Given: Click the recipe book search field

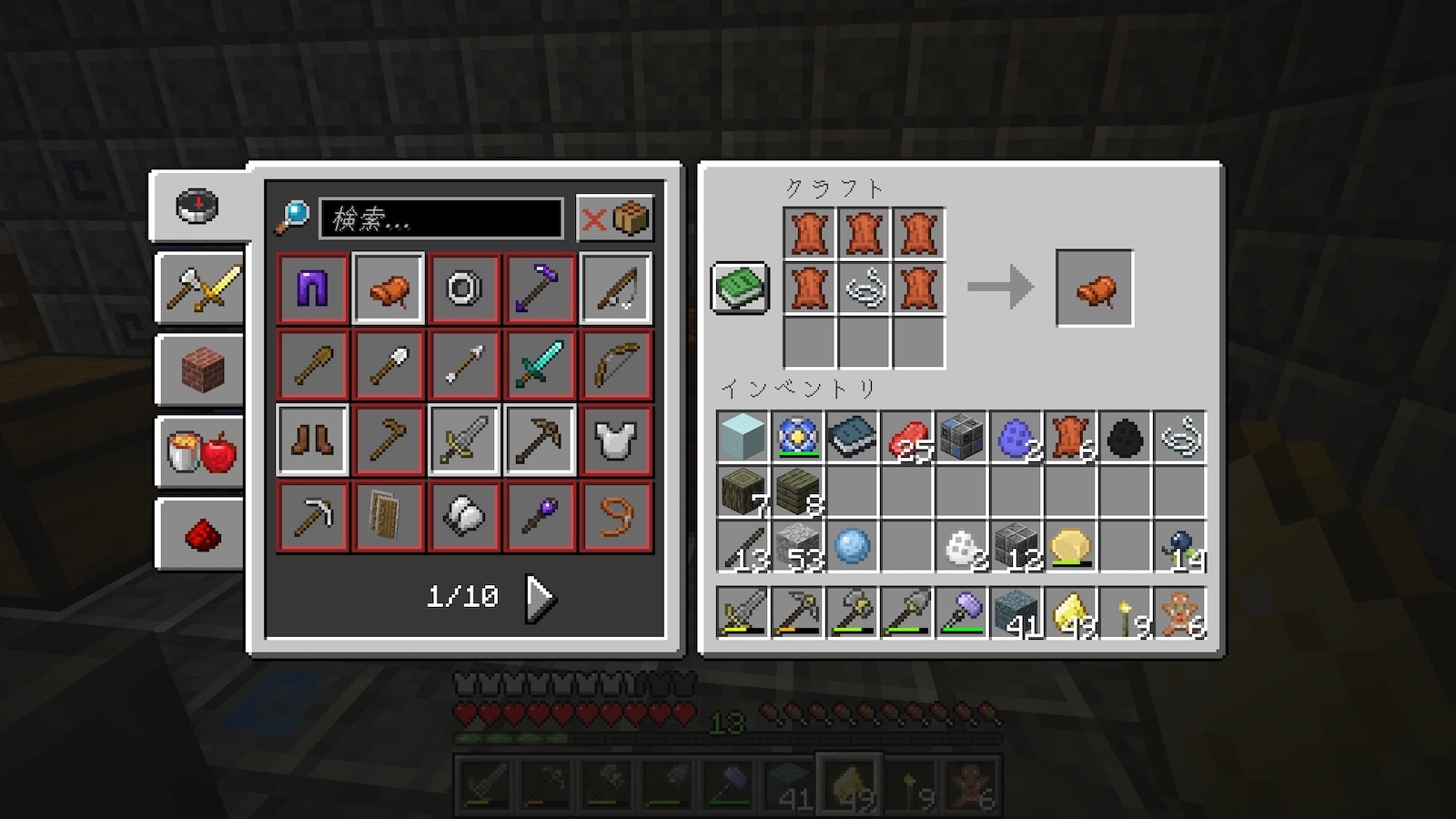Looking at the screenshot, I should [441, 219].
